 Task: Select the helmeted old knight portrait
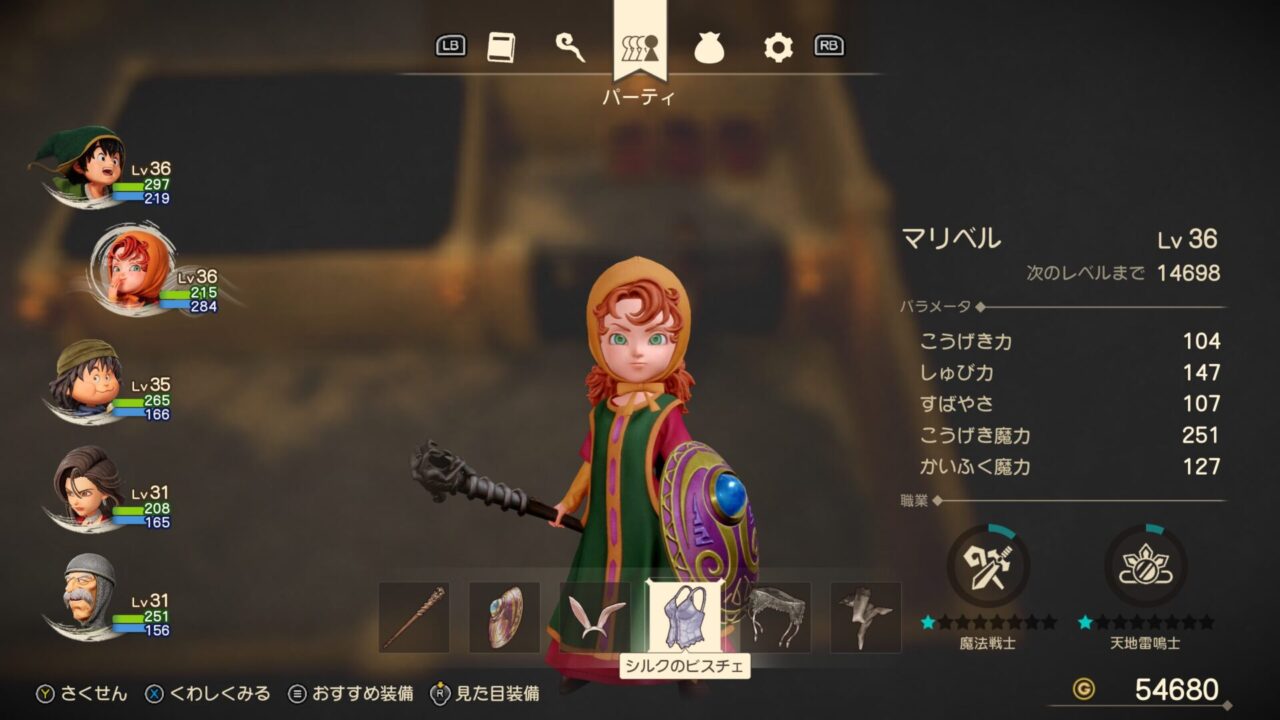tap(88, 596)
